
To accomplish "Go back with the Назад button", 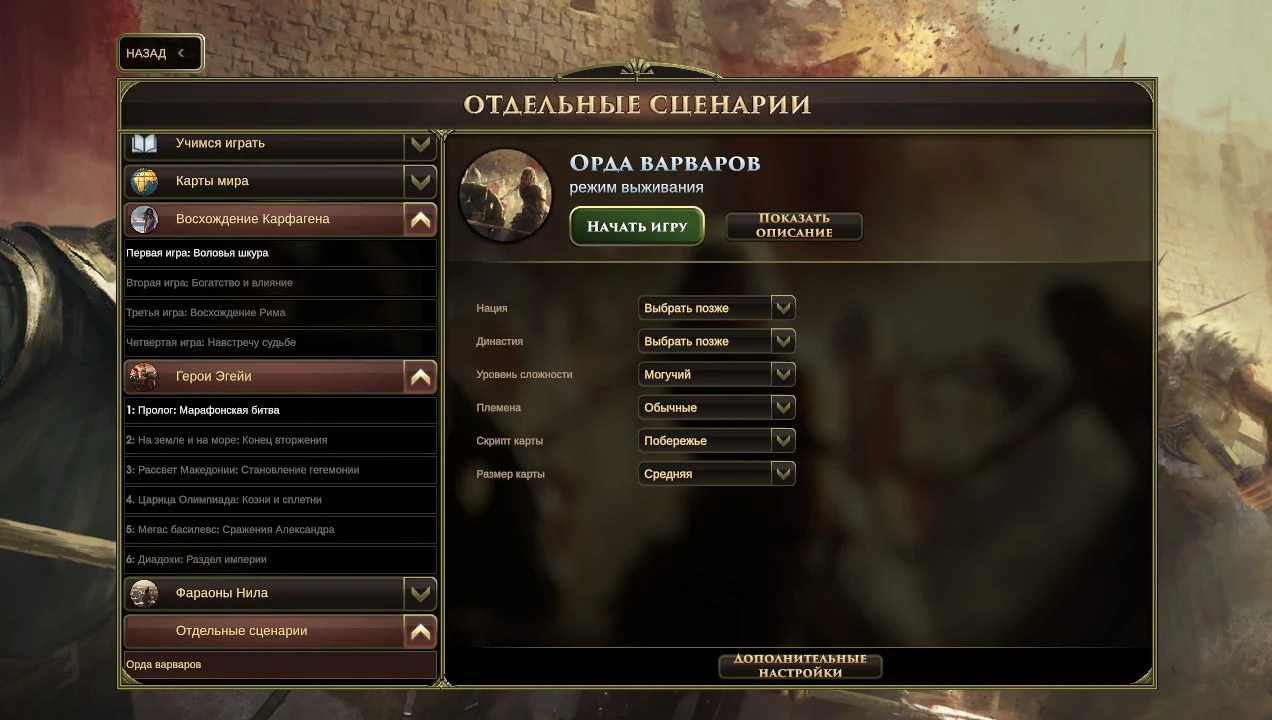I will tap(160, 53).
